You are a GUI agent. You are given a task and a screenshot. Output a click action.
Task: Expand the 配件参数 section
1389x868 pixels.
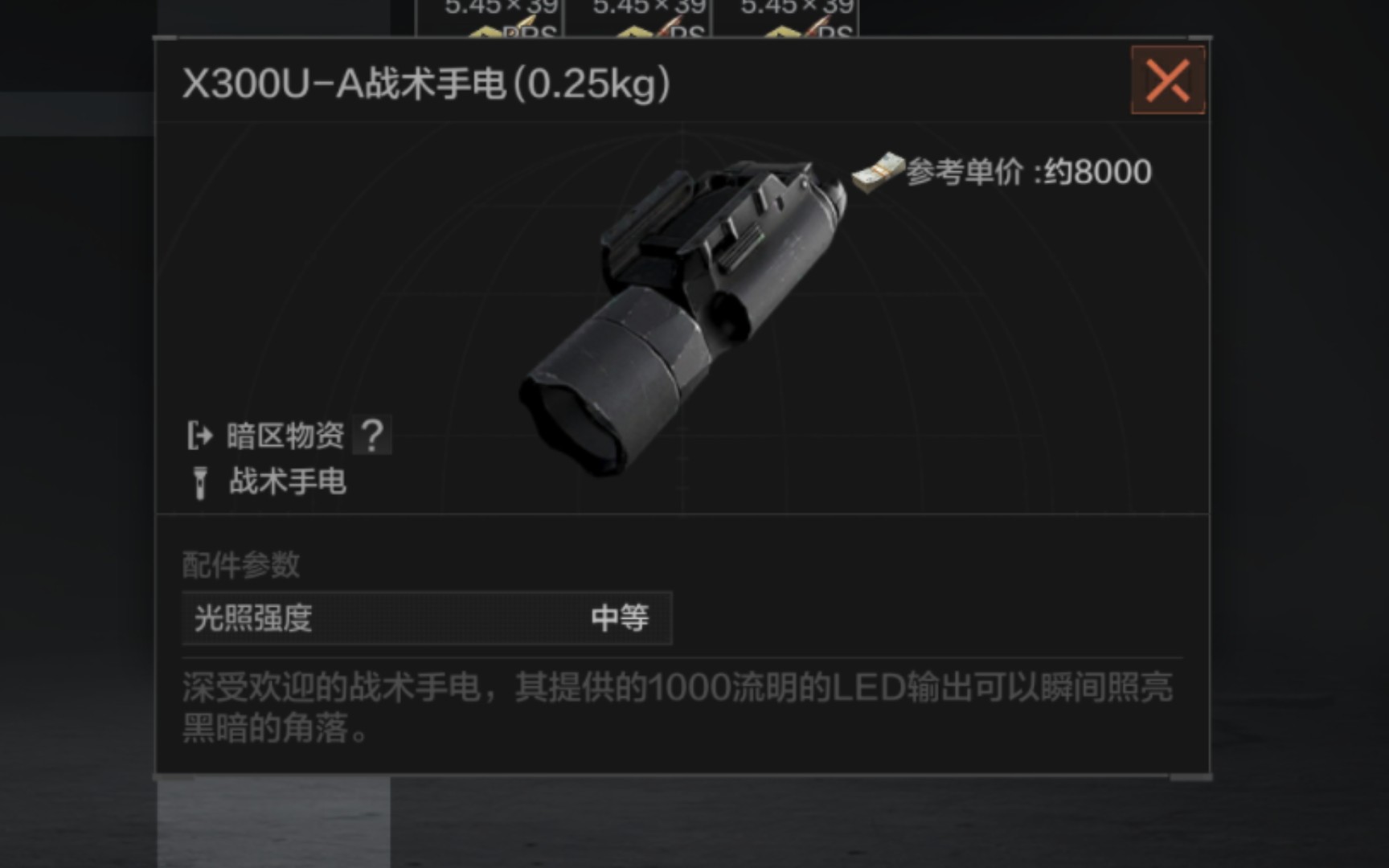point(241,566)
